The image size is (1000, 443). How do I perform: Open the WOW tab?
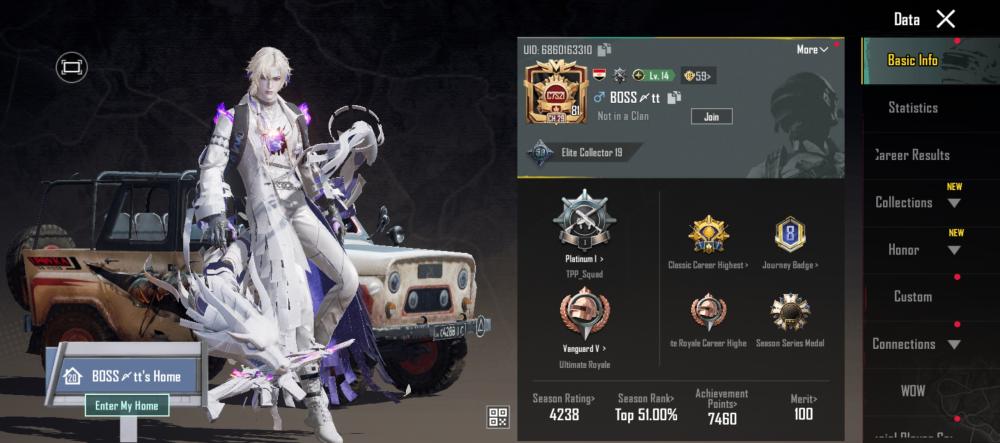[x=913, y=390]
